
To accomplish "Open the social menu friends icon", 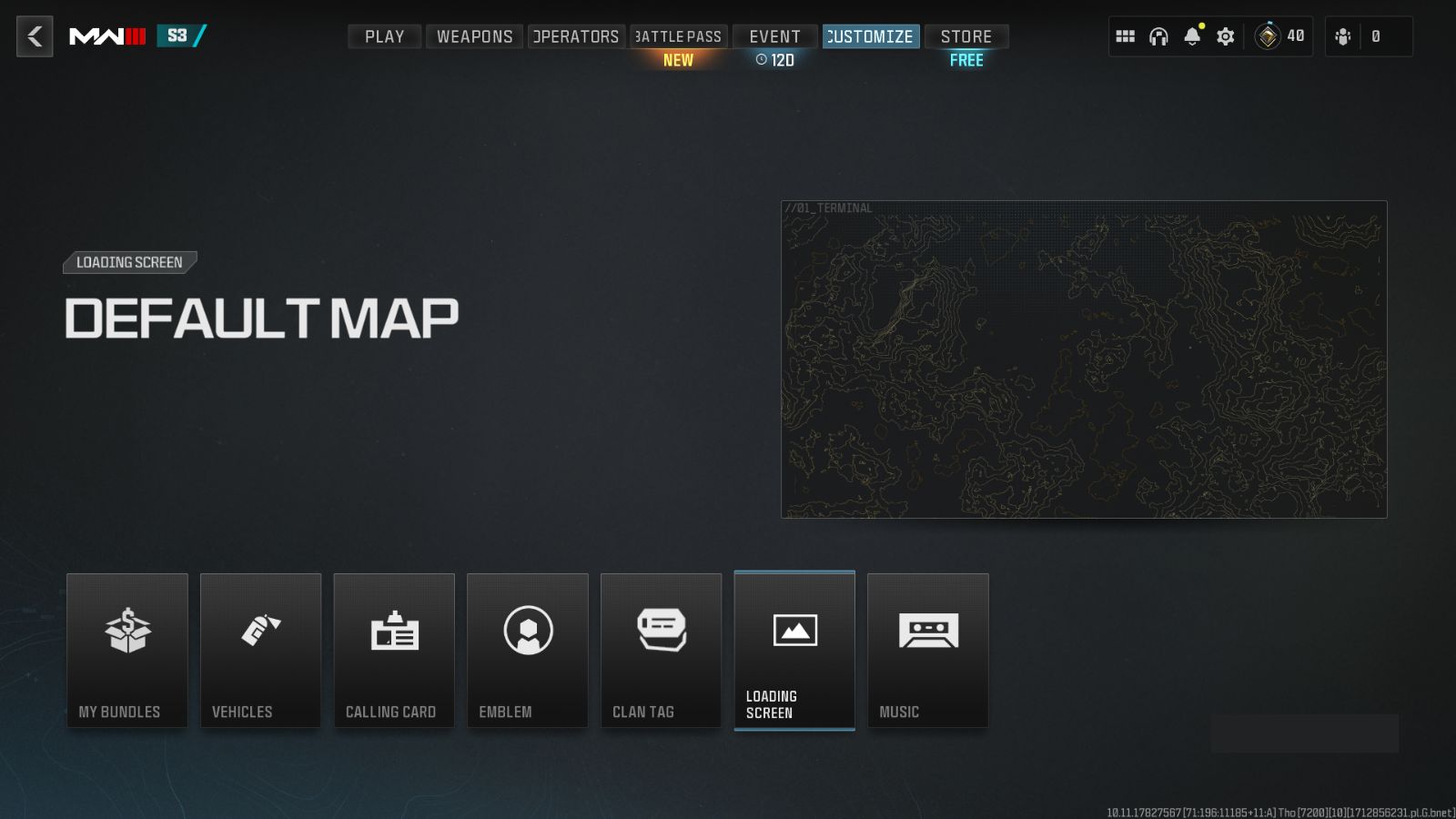I will (1343, 36).
